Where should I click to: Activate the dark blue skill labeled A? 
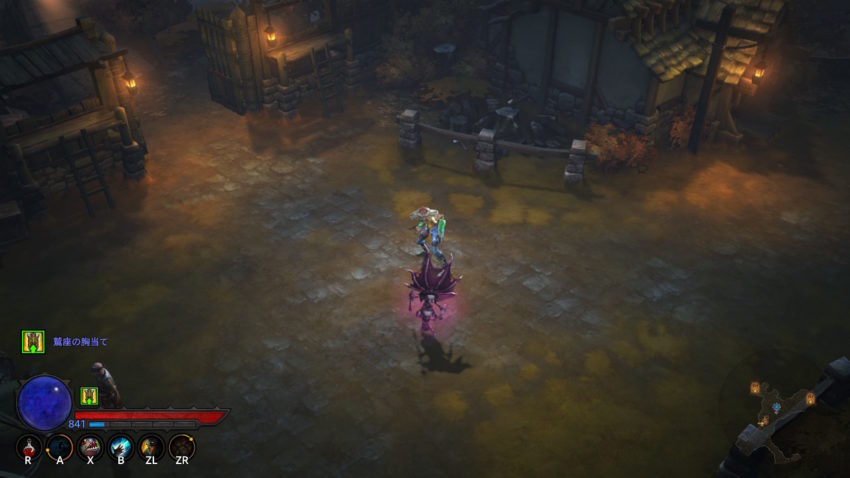click(60, 447)
